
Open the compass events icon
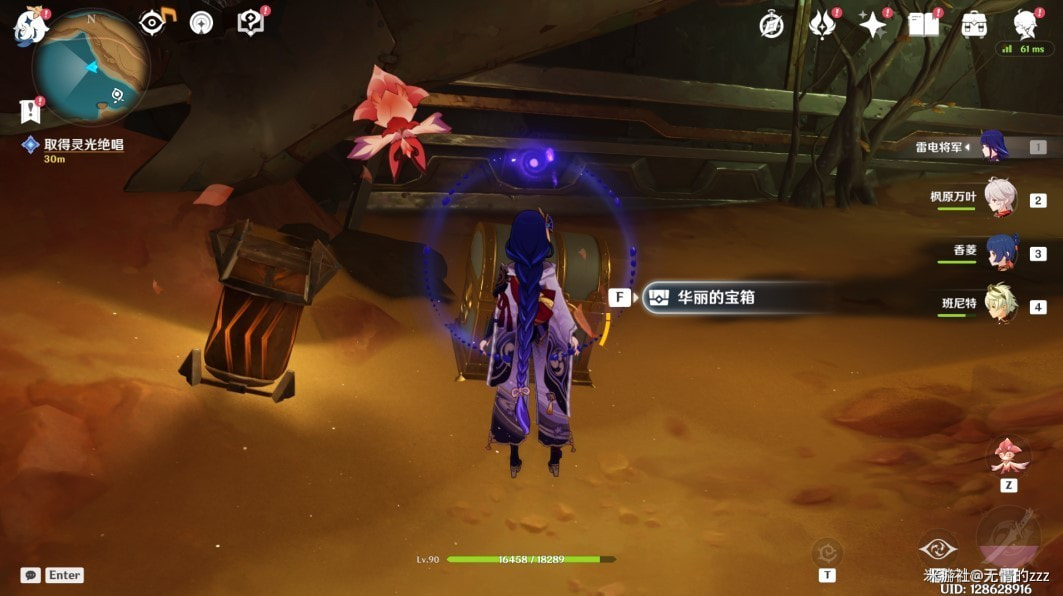click(x=771, y=25)
